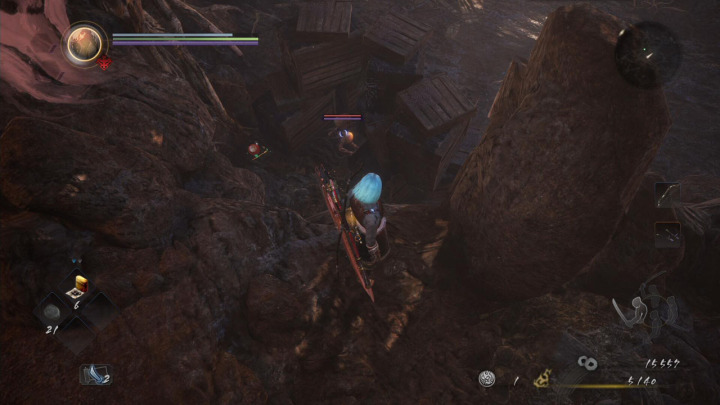Click the combat stance figure icon
Image resolution: width=720 pixels, height=405 pixels.
(x=643, y=315)
